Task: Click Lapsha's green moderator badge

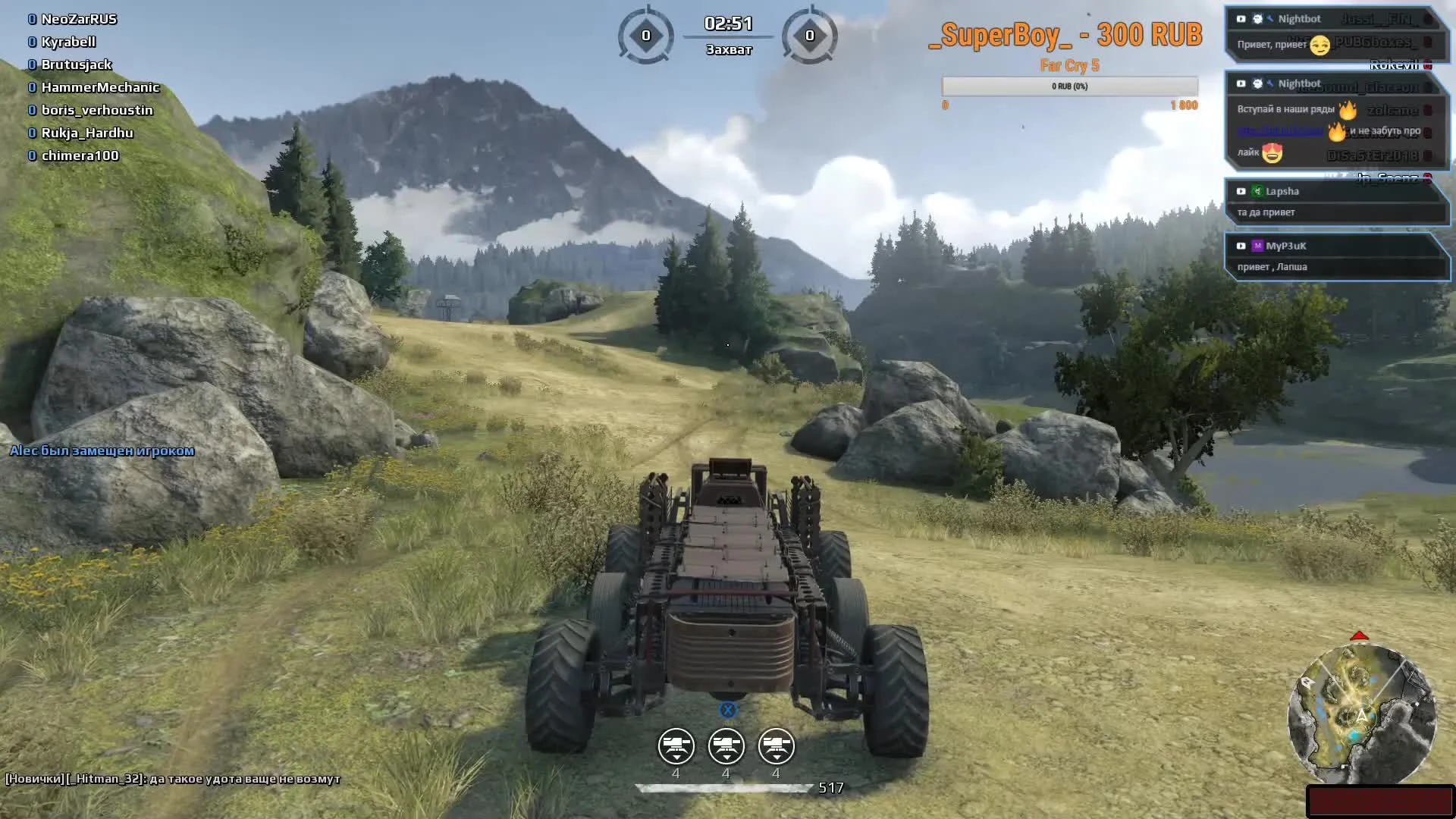Action: click(x=1259, y=191)
